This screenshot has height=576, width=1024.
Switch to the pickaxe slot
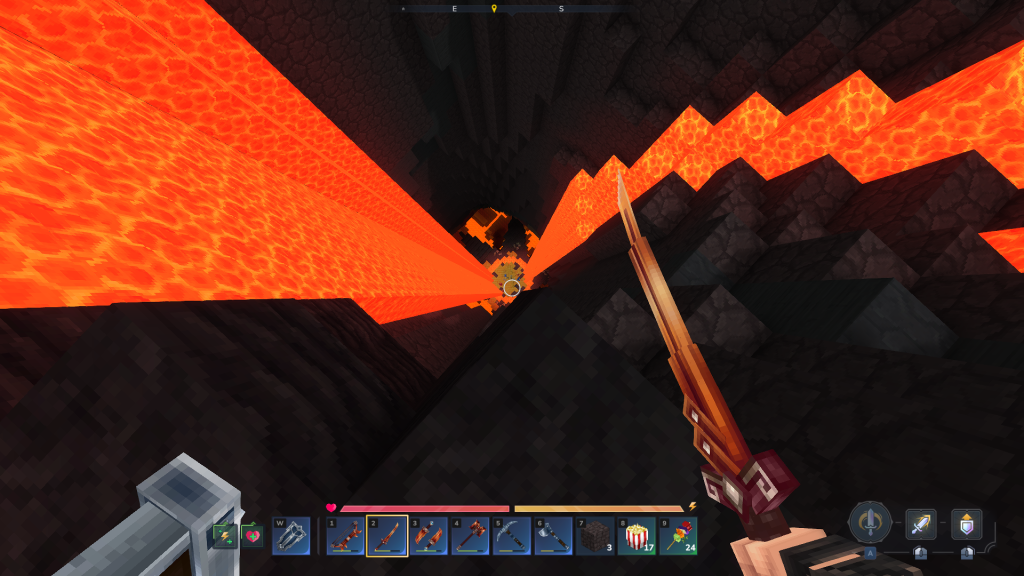(511, 536)
